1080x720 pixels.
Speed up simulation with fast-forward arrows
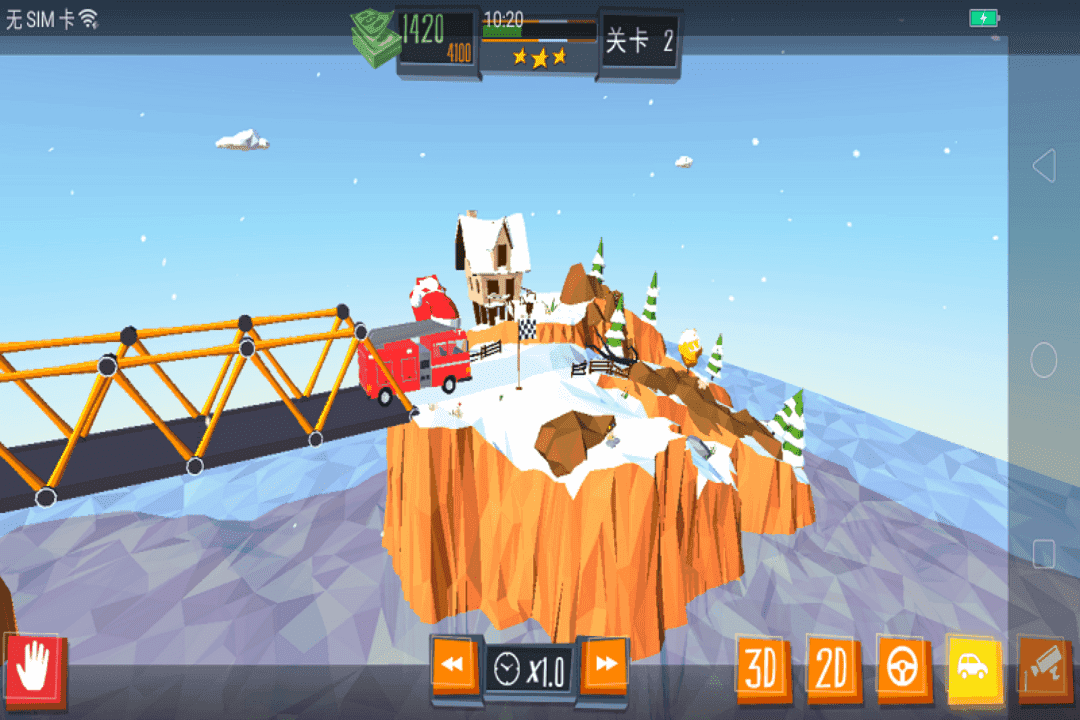(x=605, y=664)
